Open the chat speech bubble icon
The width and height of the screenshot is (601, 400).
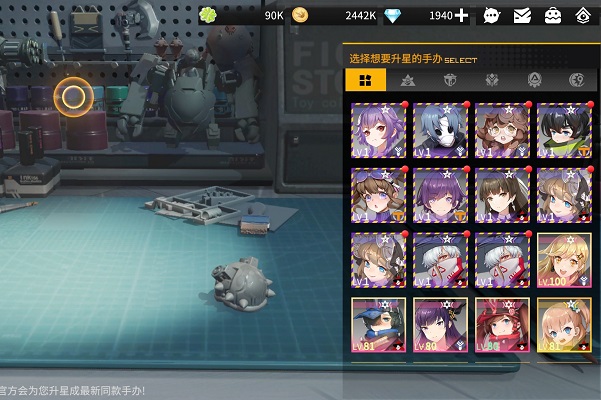[x=491, y=15]
